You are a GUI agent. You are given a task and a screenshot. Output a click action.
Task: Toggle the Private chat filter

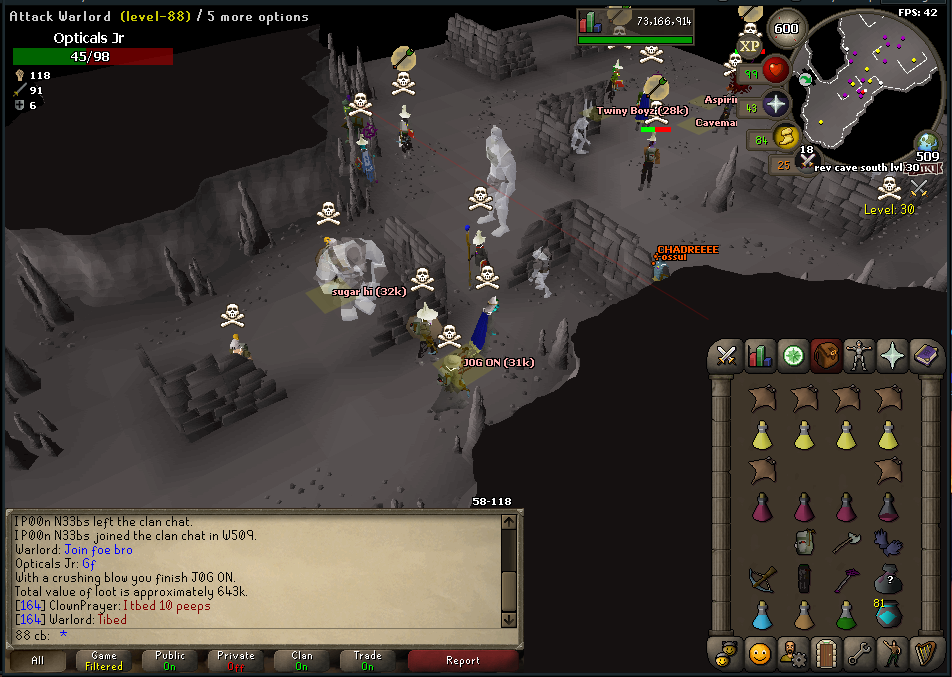tap(236, 660)
